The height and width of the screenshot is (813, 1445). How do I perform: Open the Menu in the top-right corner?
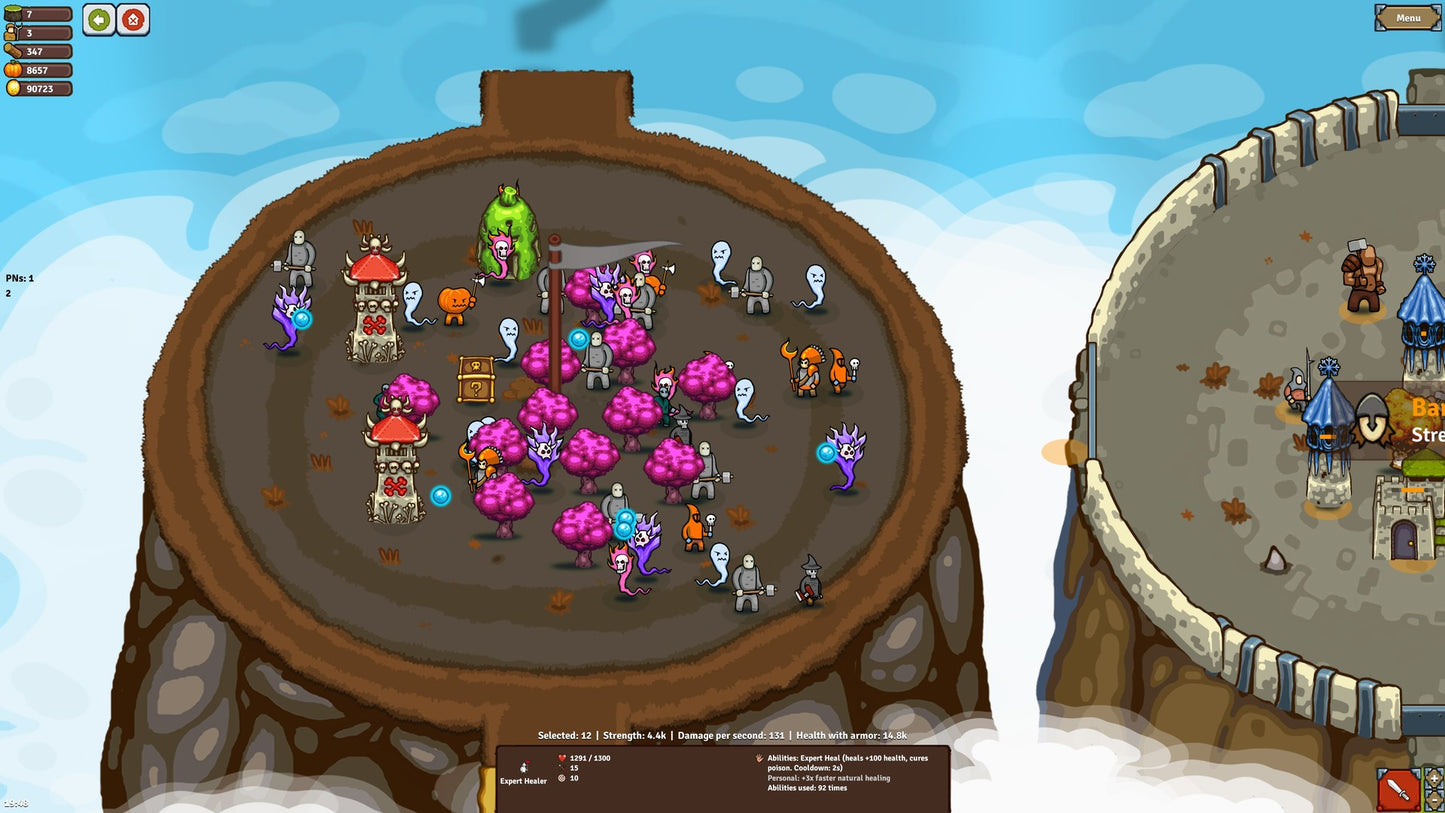(1406, 18)
